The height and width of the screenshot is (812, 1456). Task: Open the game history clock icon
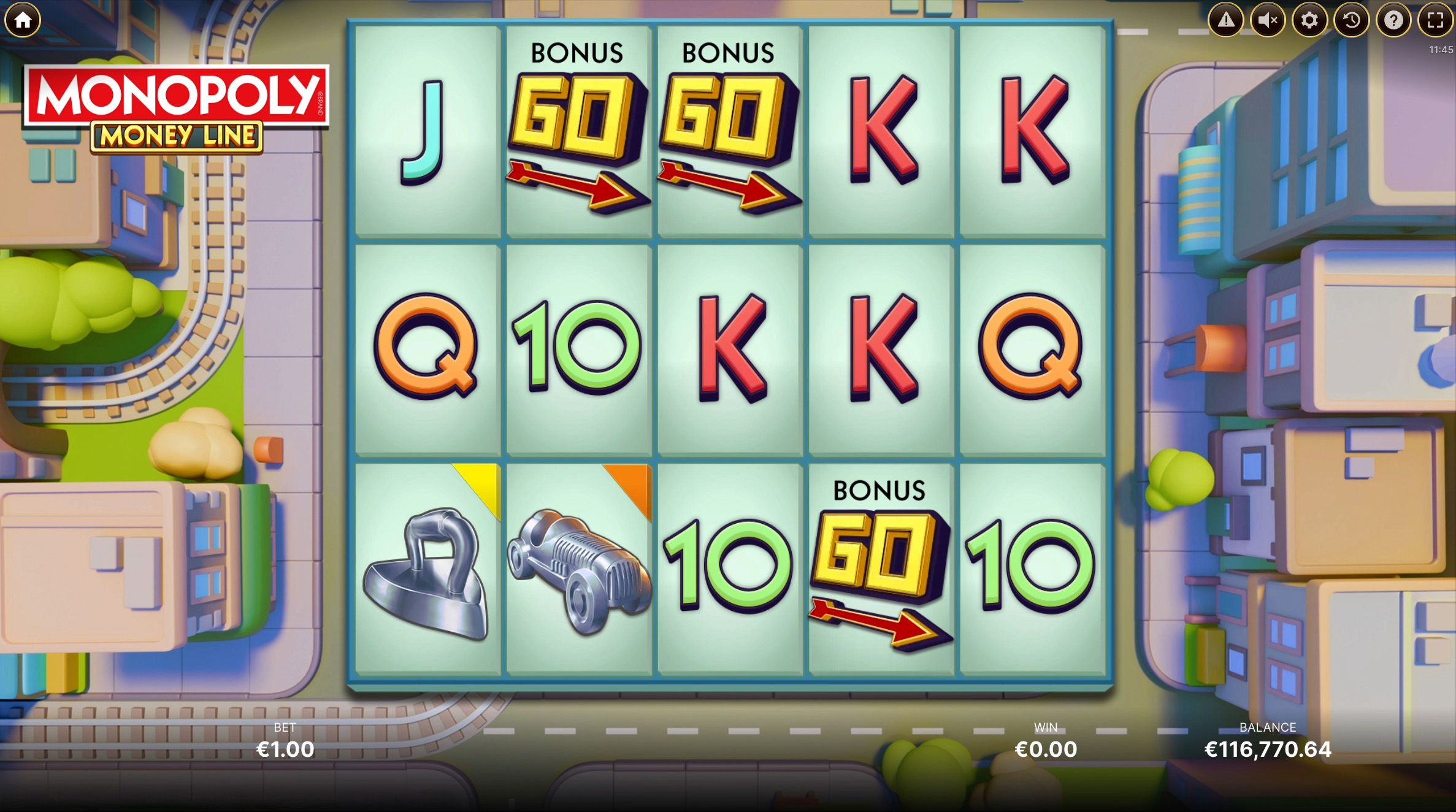tap(1351, 20)
